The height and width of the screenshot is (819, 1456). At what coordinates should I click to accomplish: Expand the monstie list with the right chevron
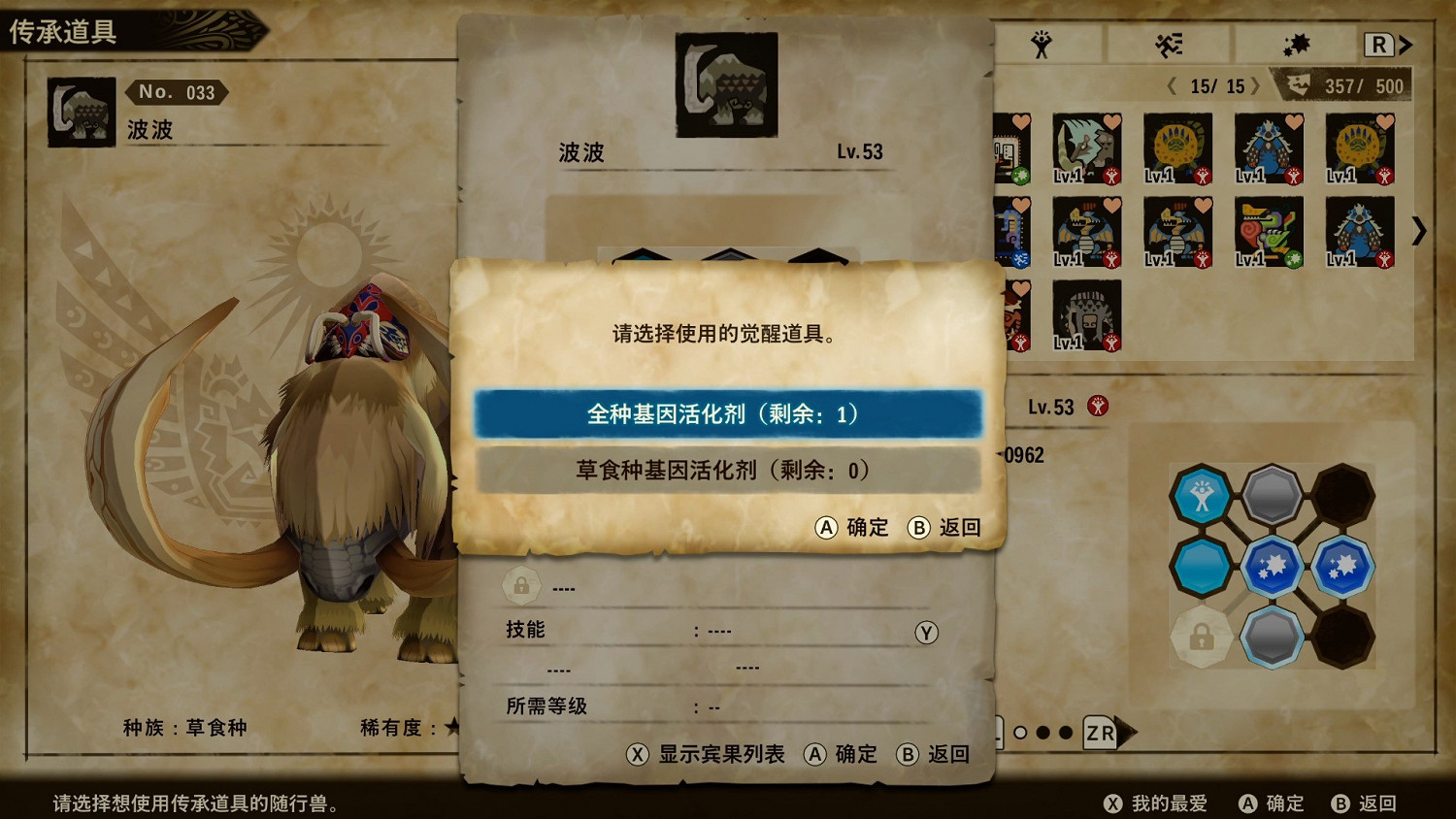pyautogui.click(x=1420, y=232)
